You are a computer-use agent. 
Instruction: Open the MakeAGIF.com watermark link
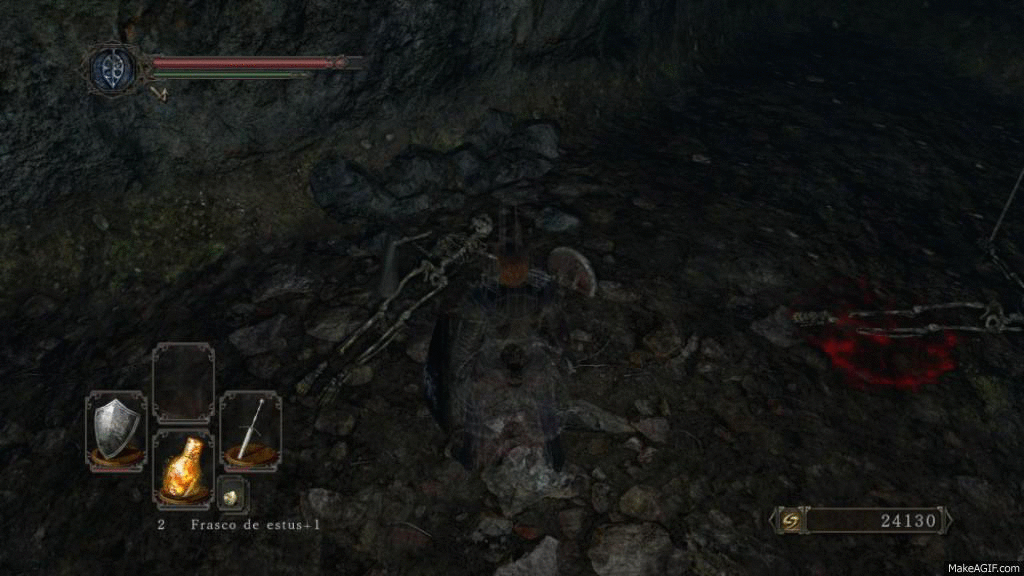[x=984, y=565]
